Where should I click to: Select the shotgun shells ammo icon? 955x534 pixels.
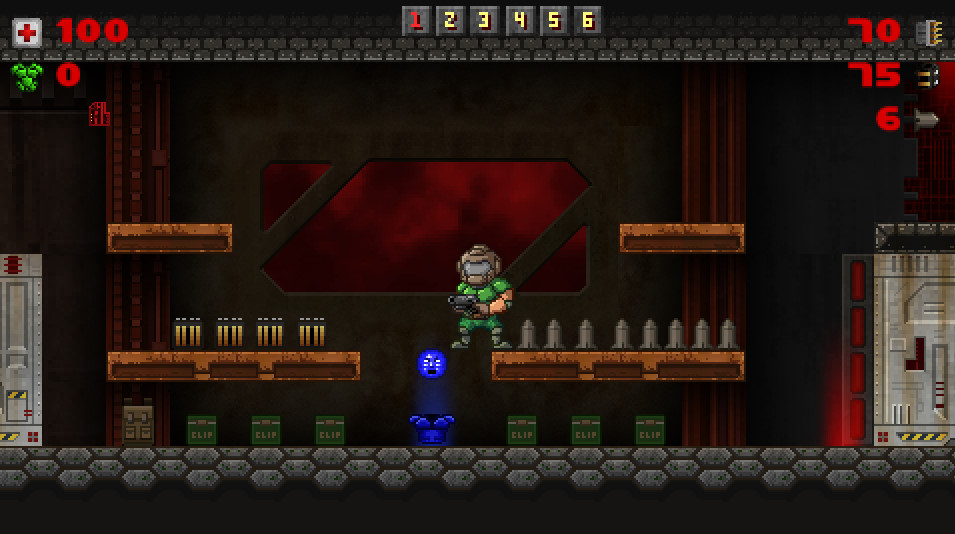pos(927,76)
